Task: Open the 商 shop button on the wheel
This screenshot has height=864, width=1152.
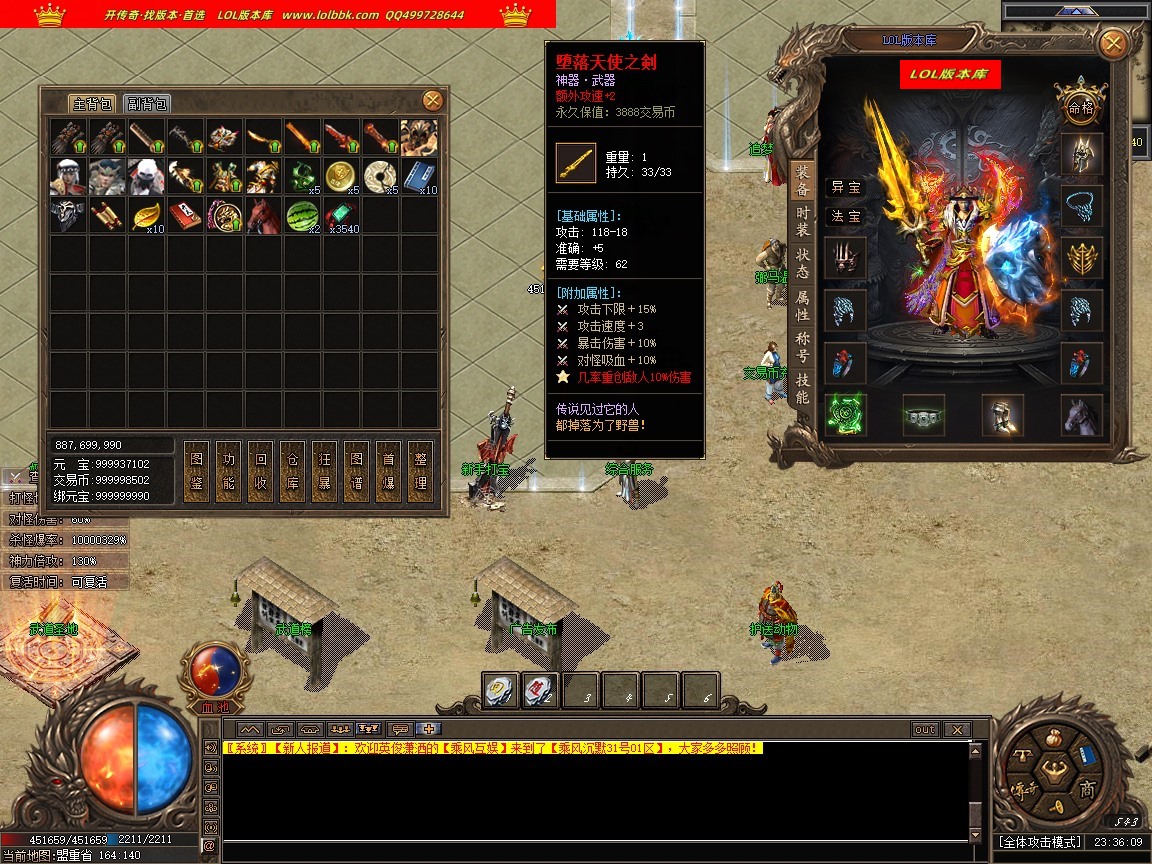Action: click(x=1087, y=789)
